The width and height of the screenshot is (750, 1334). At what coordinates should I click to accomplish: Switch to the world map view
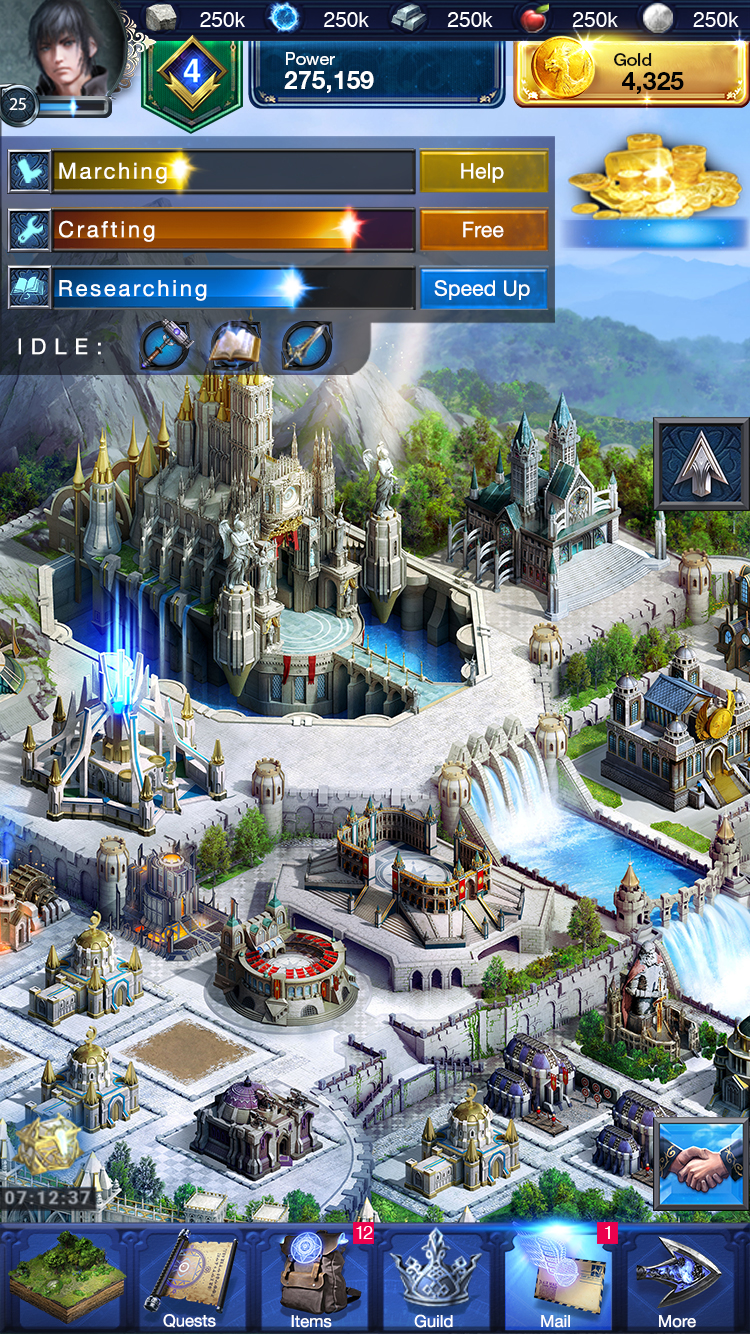tap(66, 1279)
